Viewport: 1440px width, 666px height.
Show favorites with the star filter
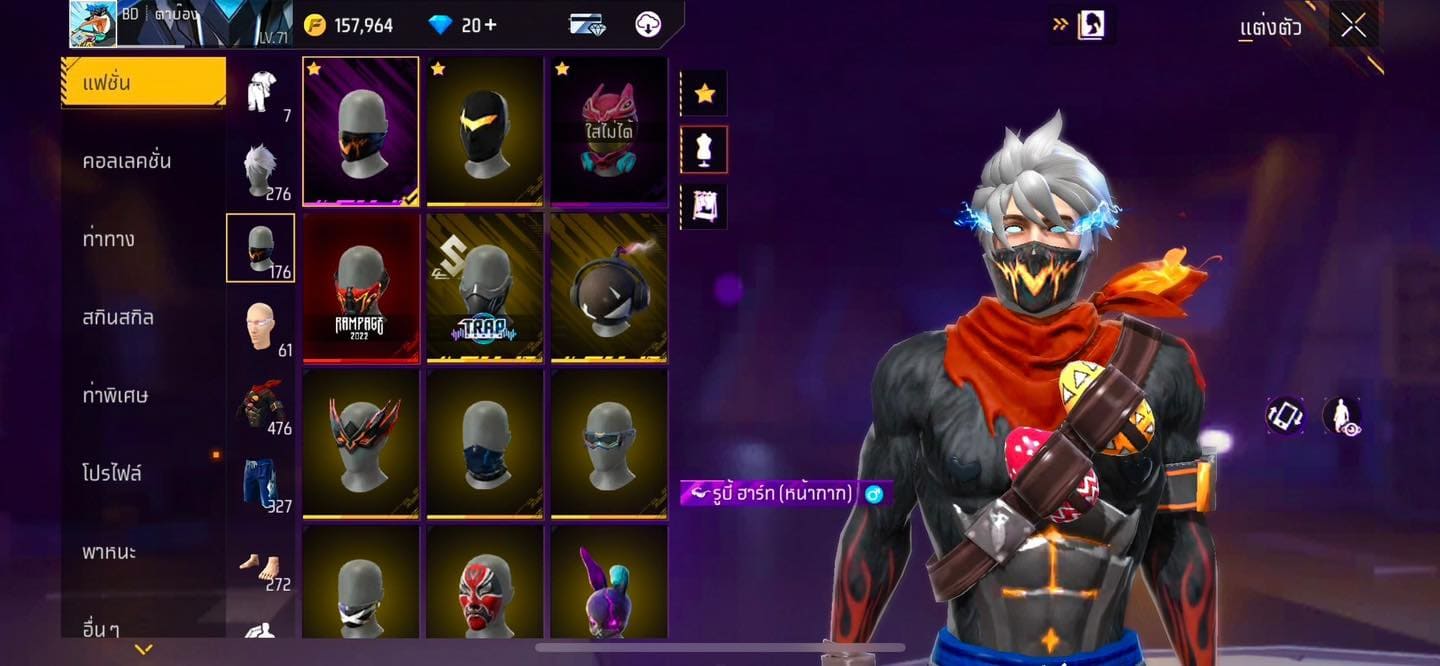(x=704, y=93)
